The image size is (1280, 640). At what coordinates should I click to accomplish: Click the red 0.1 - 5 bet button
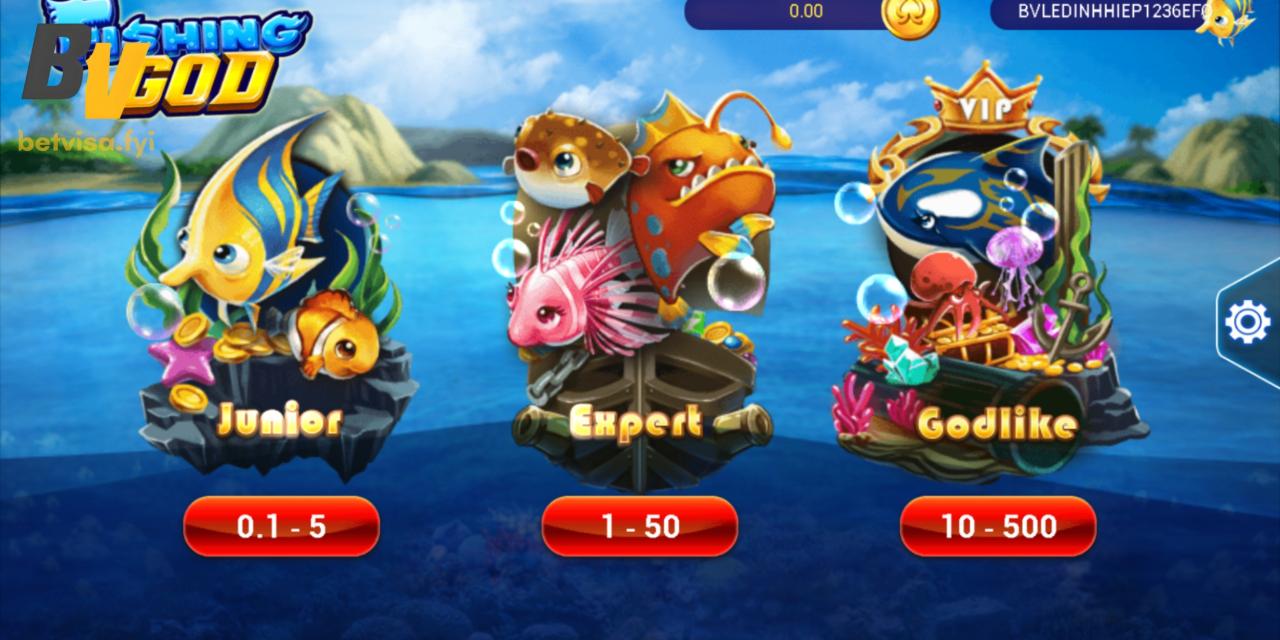point(281,526)
